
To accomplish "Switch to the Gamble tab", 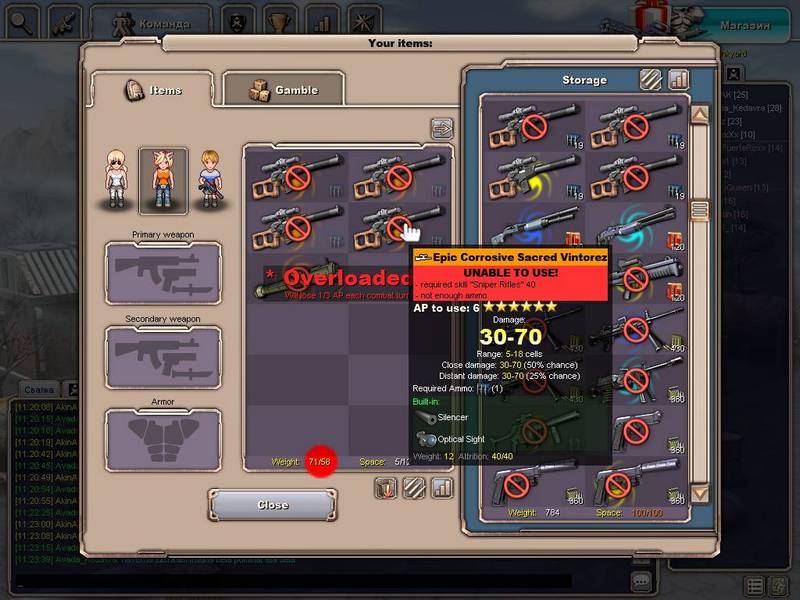I will tap(283, 90).
